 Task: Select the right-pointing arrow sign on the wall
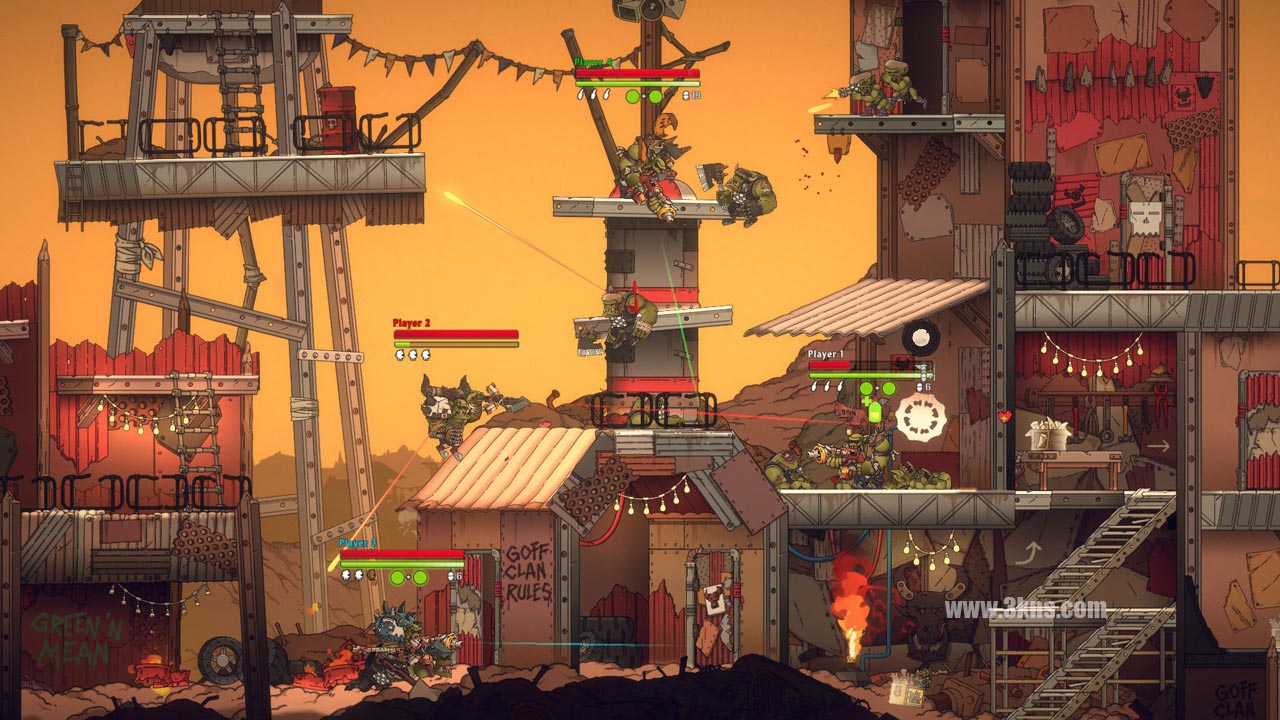pos(1159,444)
